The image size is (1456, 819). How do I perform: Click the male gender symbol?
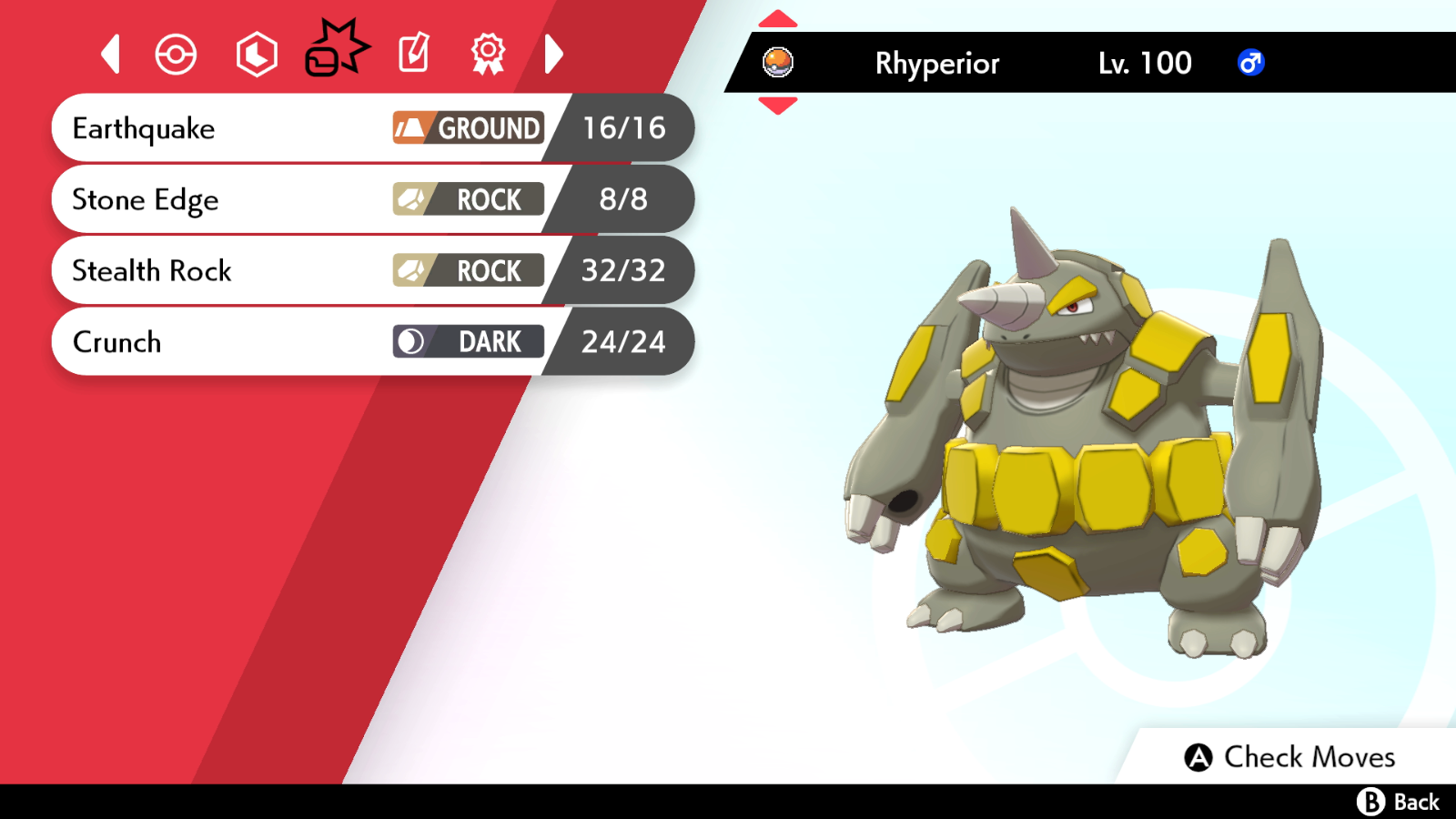pyautogui.click(x=1249, y=63)
